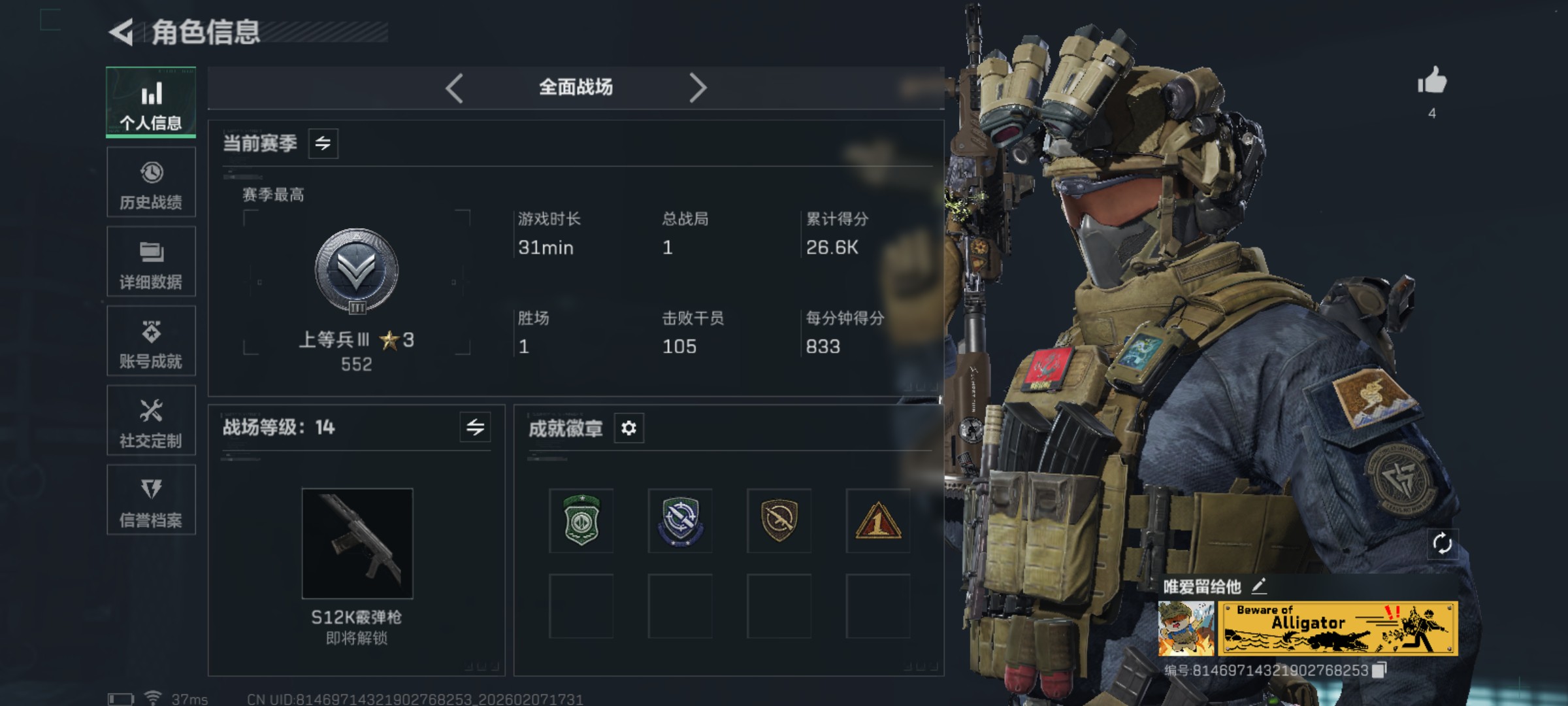
Task: Show the 详细数据 tab
Action: click(151, 262)
